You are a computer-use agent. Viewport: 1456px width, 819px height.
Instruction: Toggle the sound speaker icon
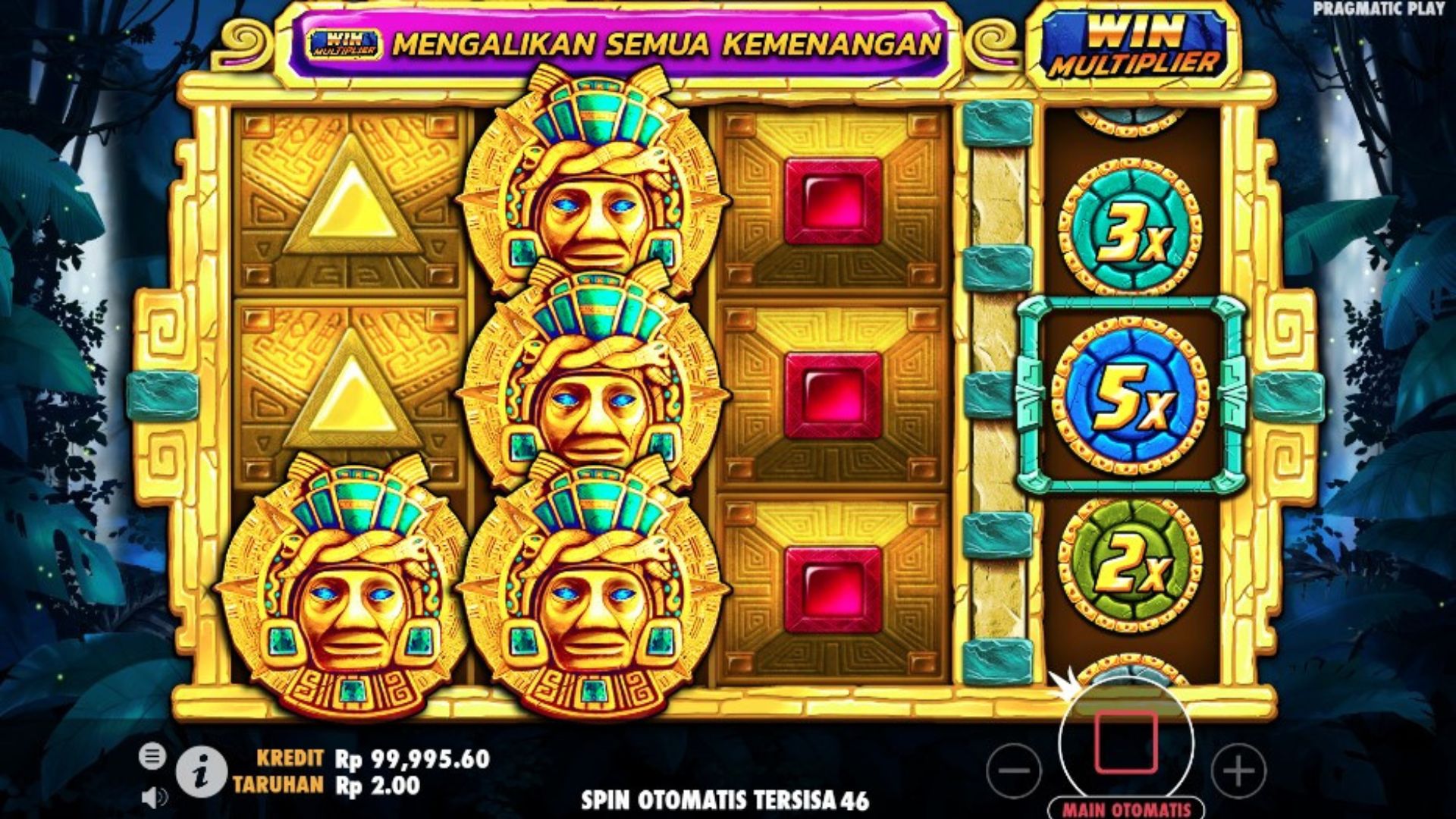click(155, 797)
